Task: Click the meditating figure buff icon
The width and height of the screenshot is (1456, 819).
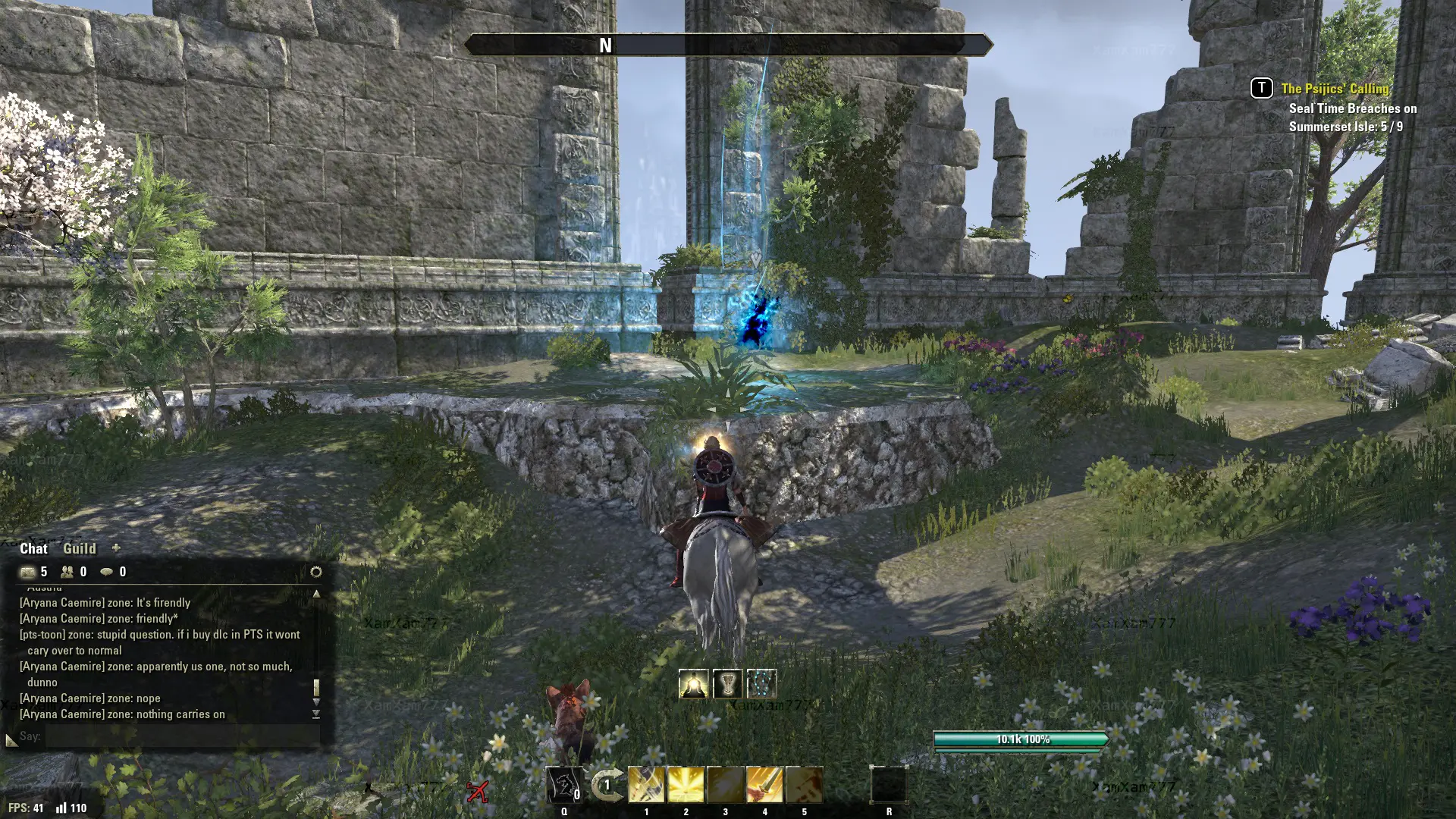Action: (693, 684)
